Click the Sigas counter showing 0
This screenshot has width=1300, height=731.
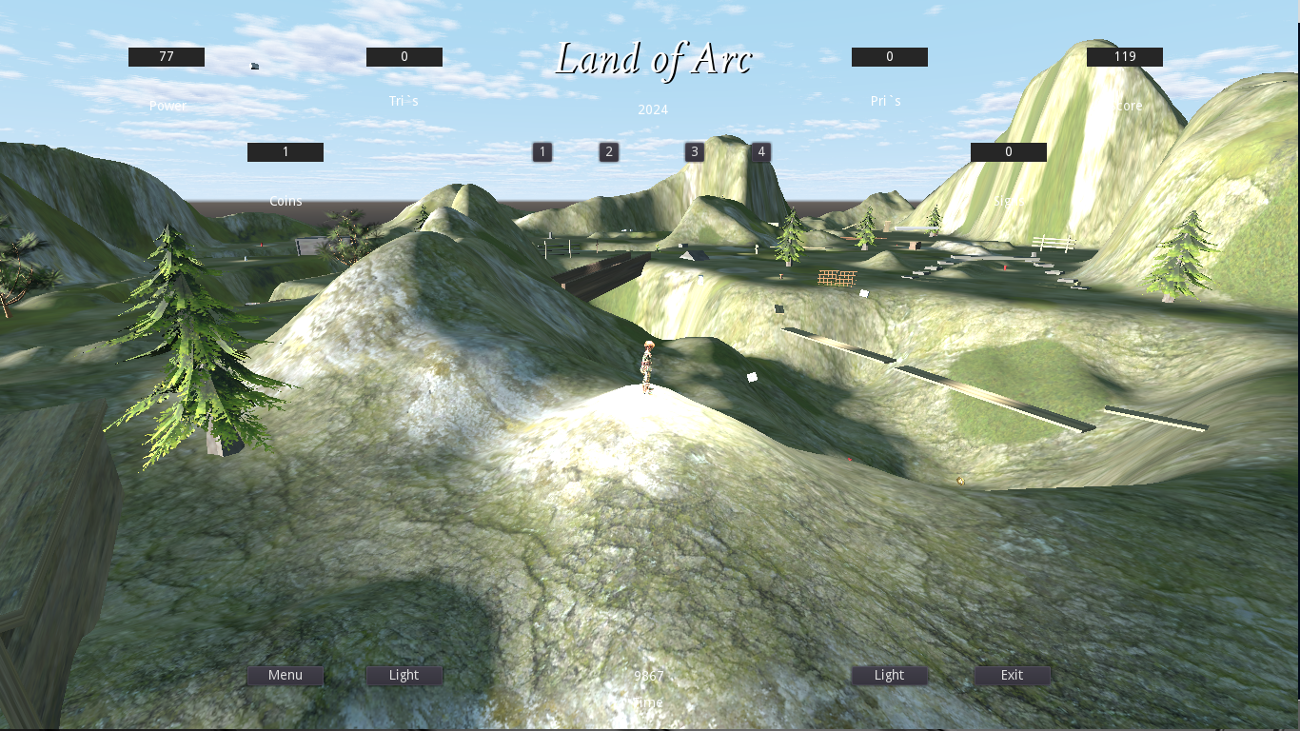(x=1007, y=151)
